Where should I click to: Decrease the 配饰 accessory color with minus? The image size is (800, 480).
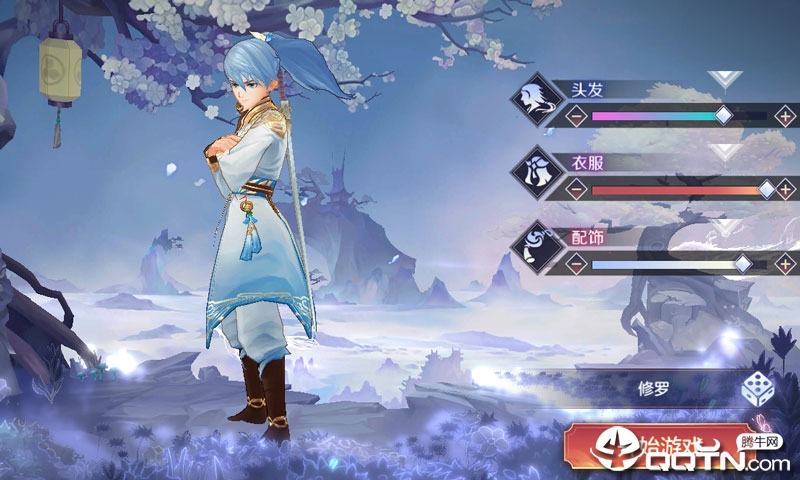pos(577,264)
